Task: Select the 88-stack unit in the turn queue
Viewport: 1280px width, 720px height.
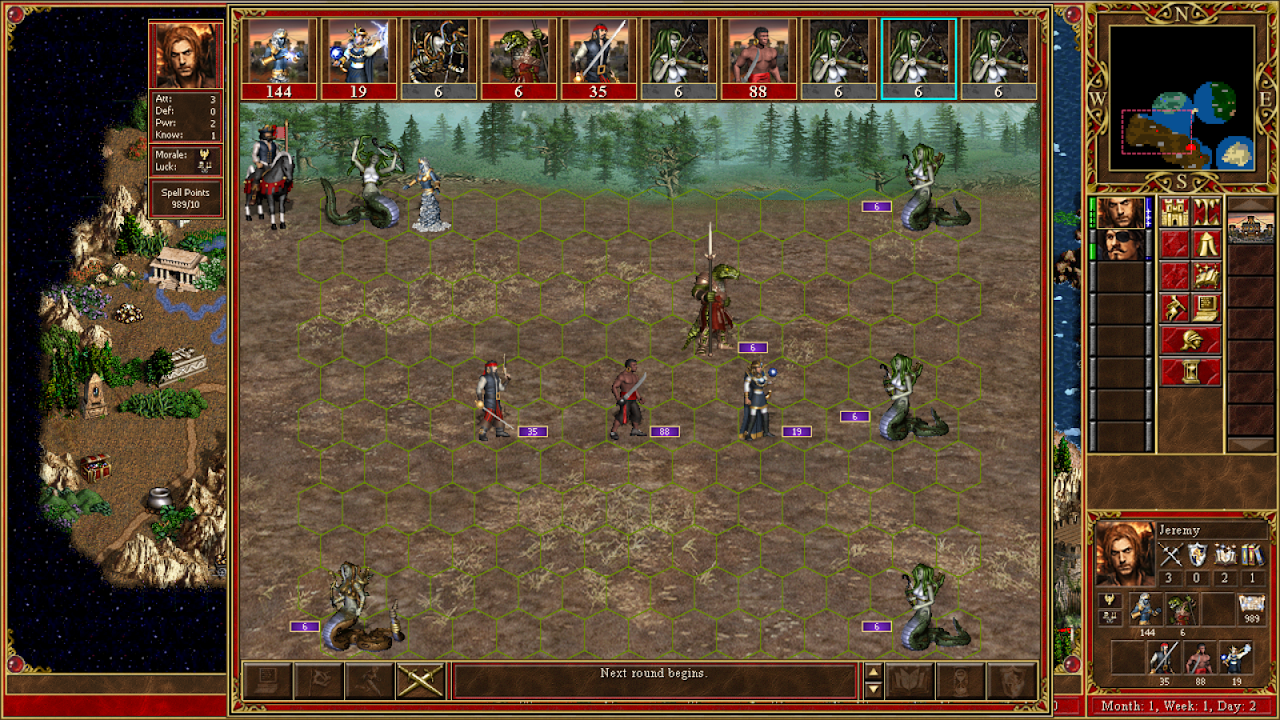Action: coord(759,58)
